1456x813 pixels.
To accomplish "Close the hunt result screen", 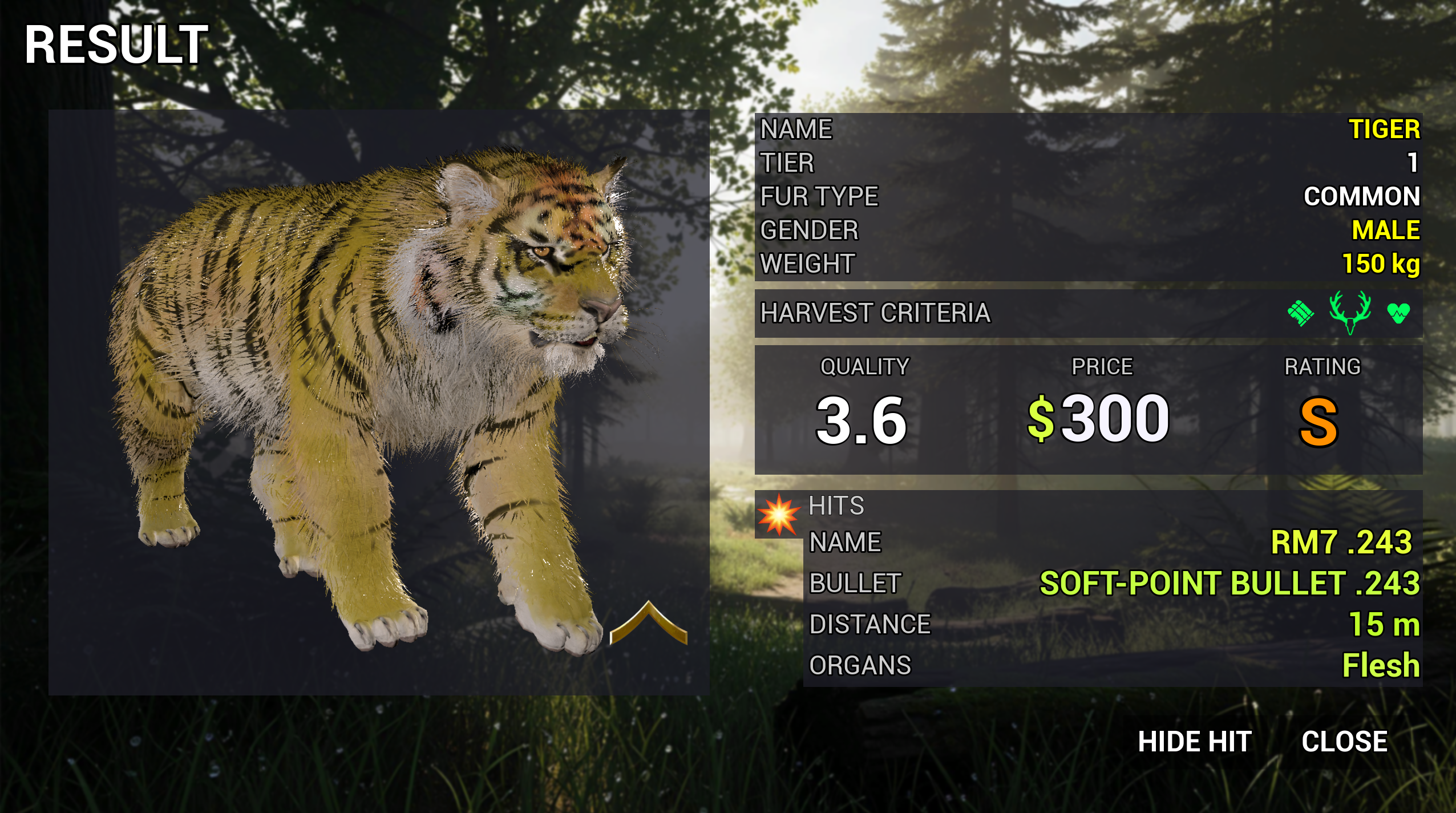I will 1344,742.
